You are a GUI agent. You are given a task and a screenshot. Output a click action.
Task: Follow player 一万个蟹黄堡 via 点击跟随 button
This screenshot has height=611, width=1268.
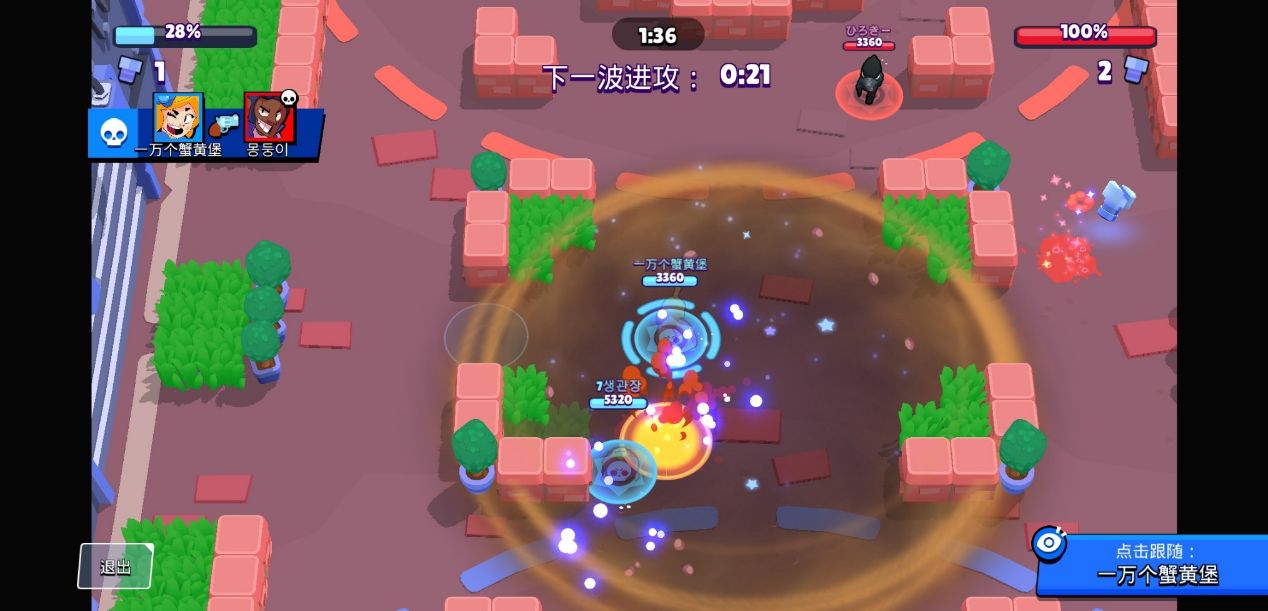tap(1154, 564)
